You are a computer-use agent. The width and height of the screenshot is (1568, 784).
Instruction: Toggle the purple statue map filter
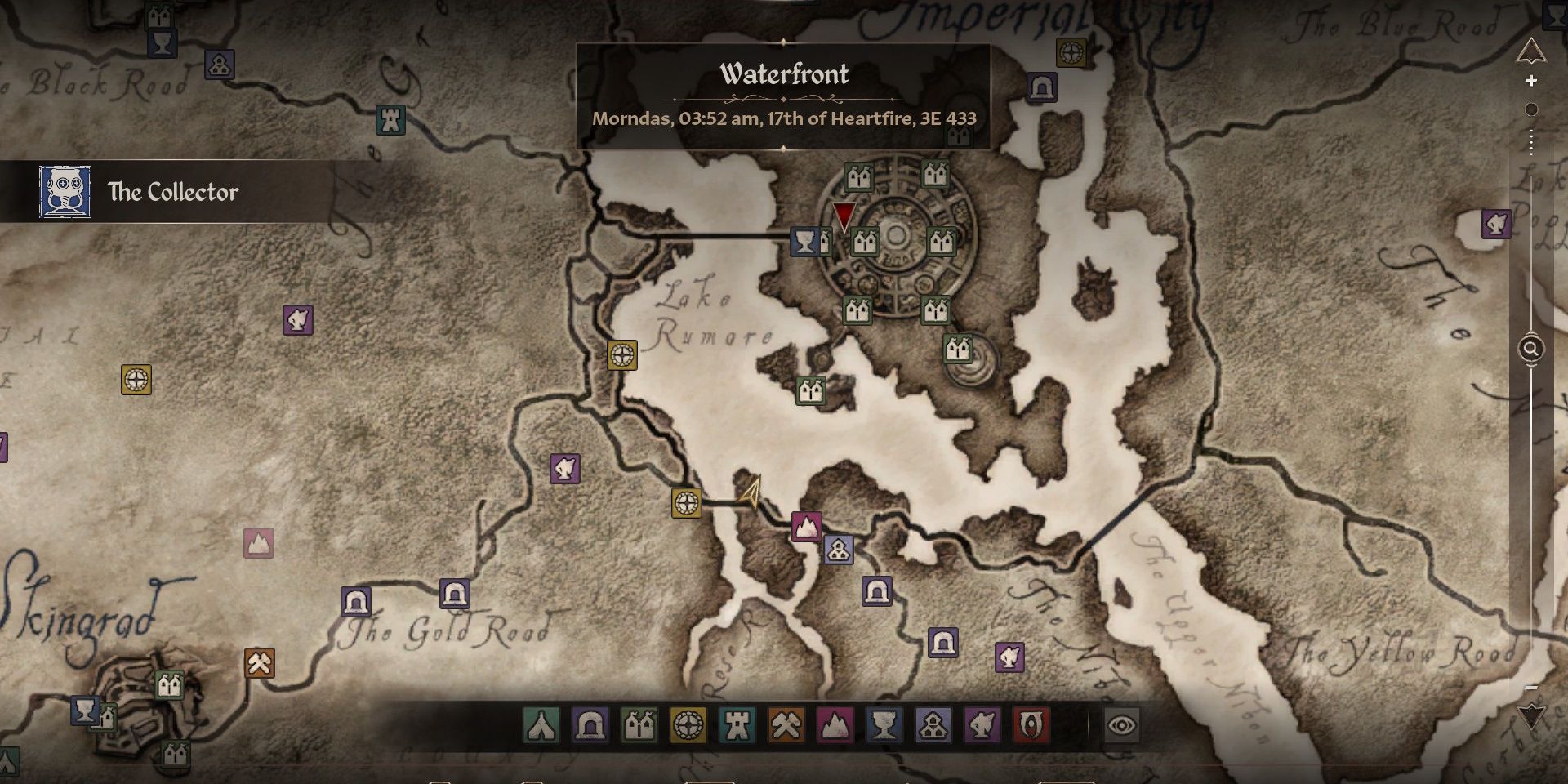[982, 725]
